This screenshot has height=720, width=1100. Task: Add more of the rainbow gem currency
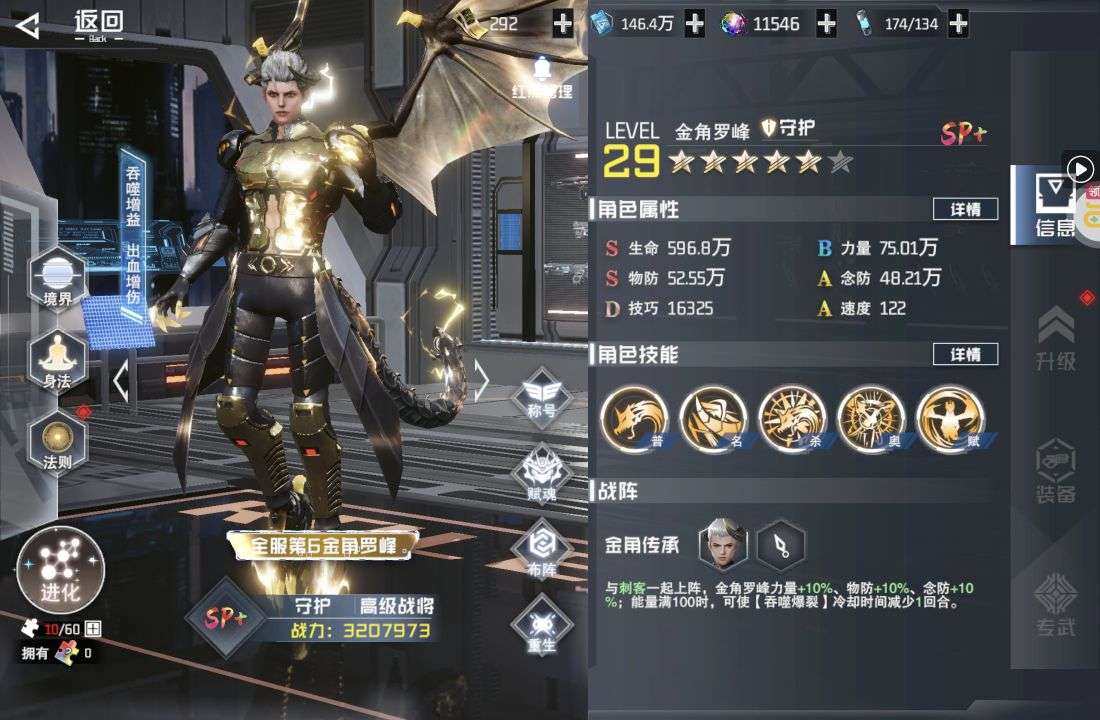click(x=826, y=24)
